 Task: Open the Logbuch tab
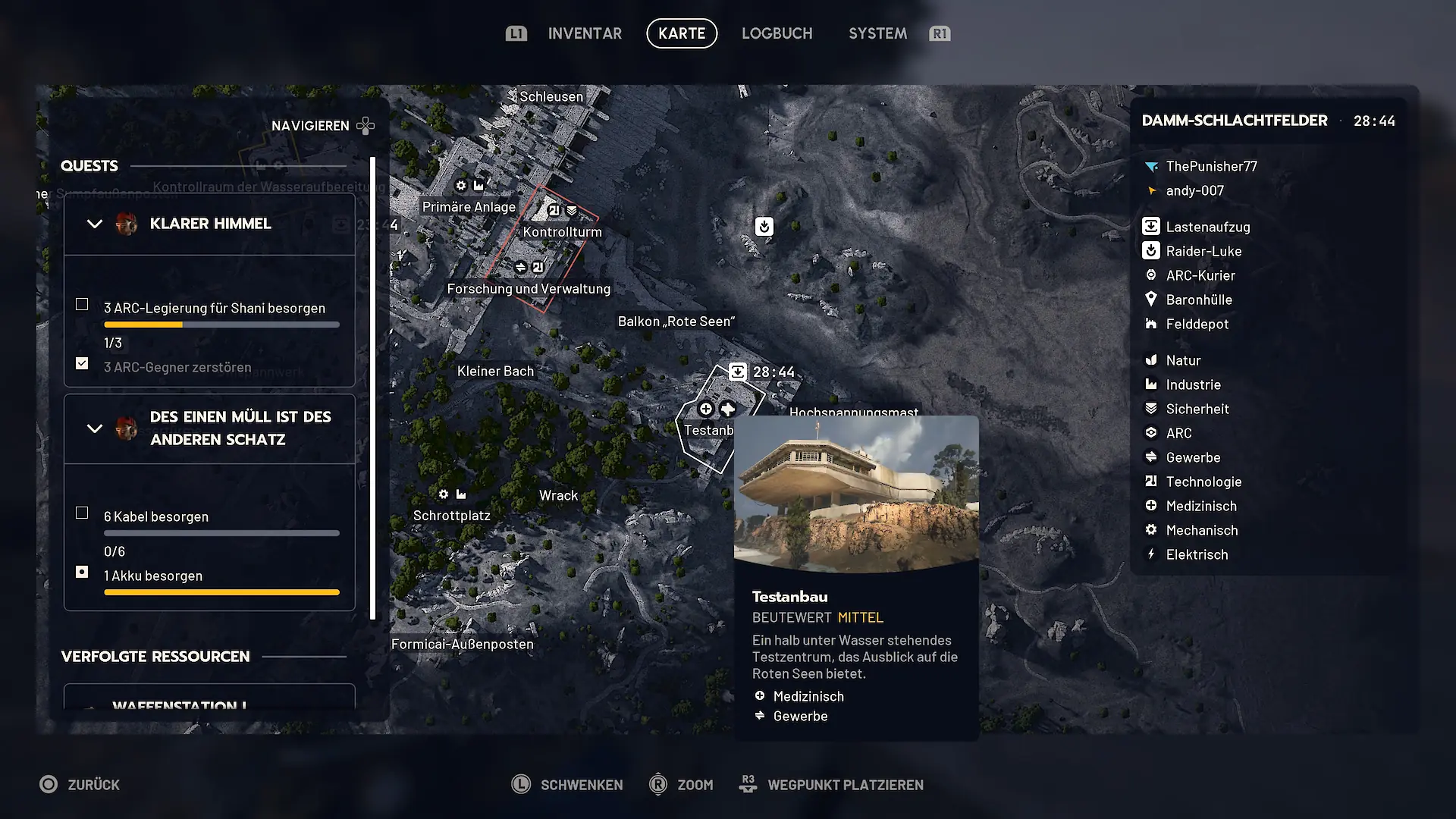[777, 33]
